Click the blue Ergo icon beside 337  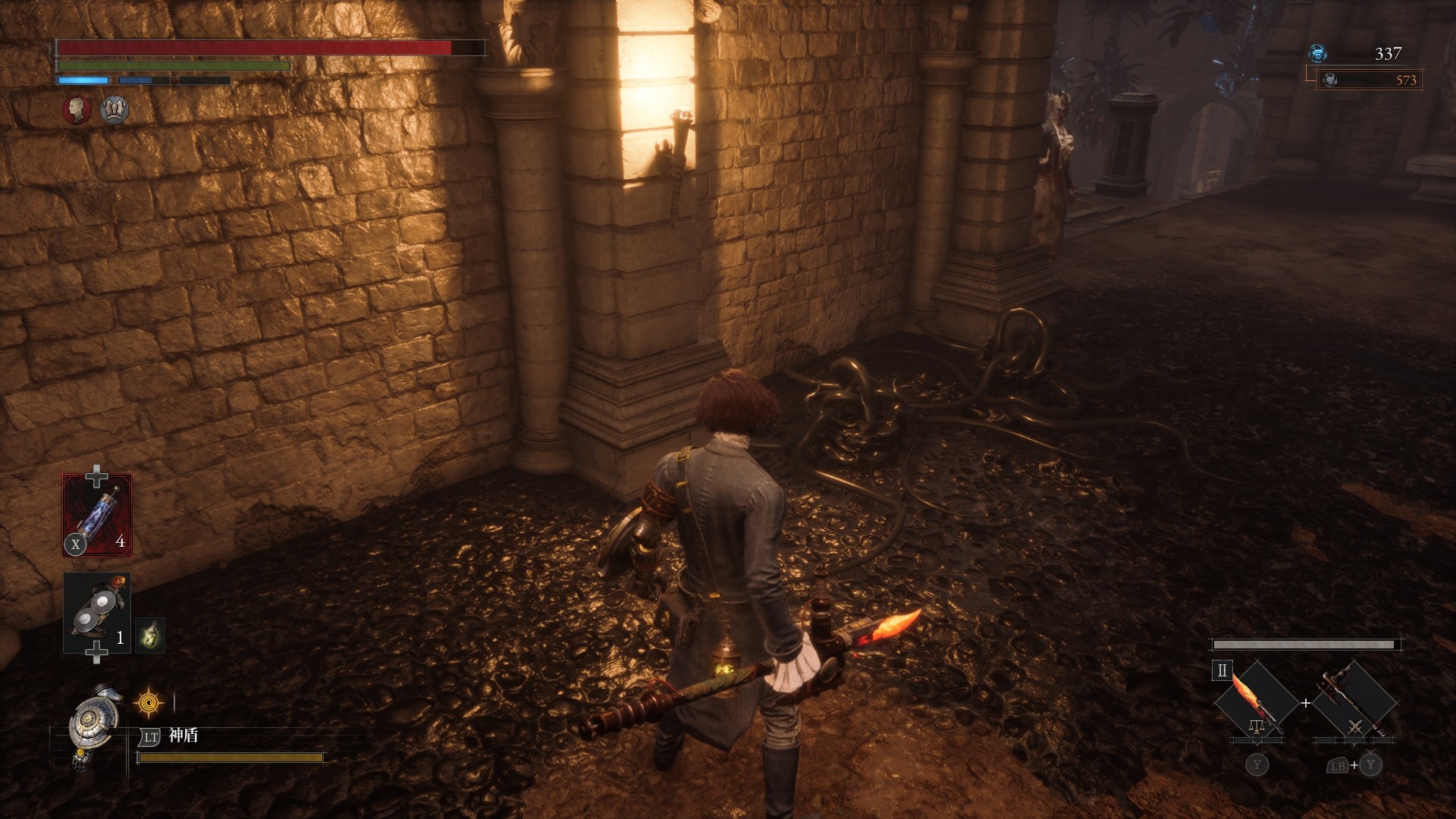click(x=1318, y=53)
